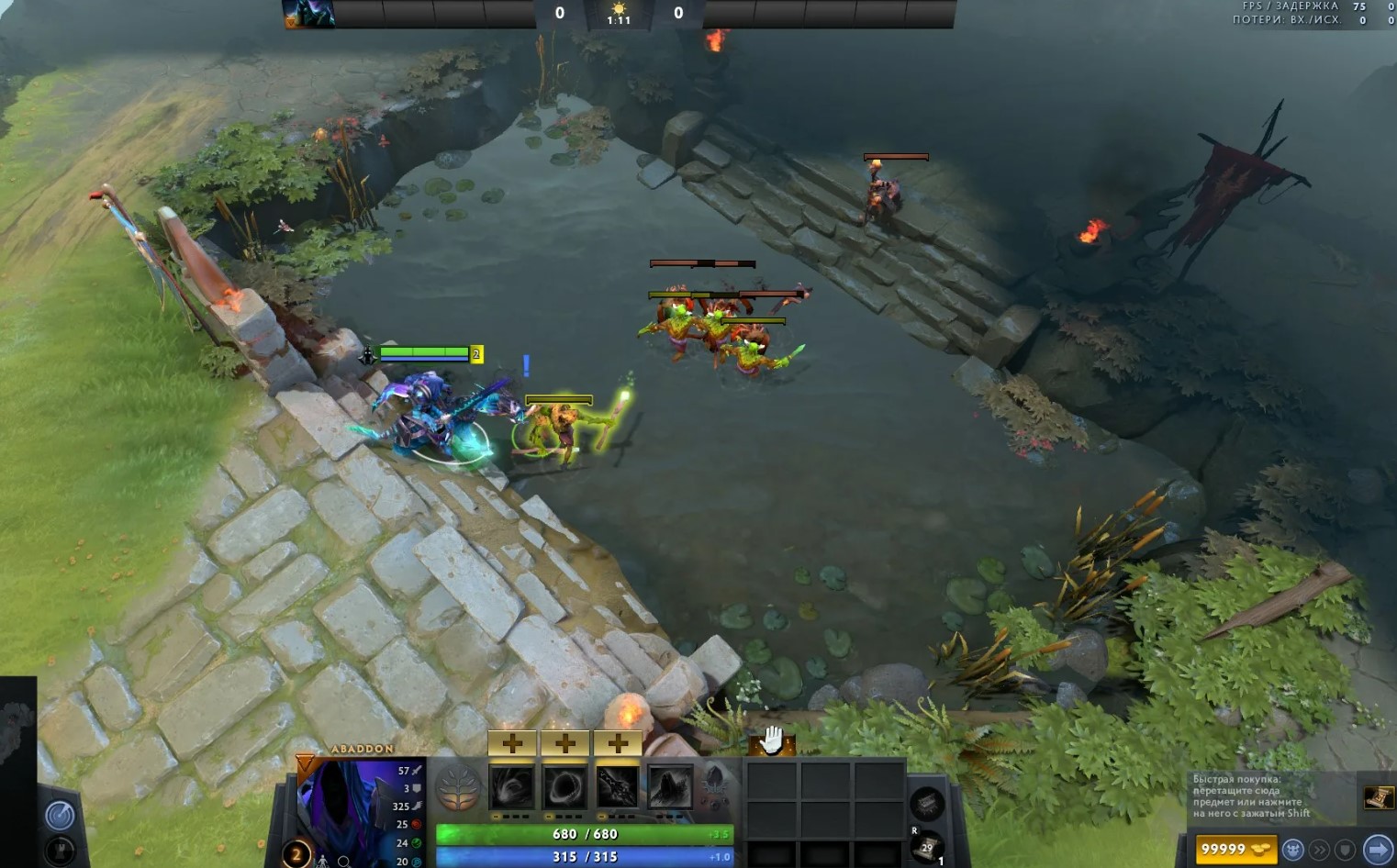Cast the Mist Coil ability
The height and width of the screenshot is (868, 1397).
pos(512,787)
